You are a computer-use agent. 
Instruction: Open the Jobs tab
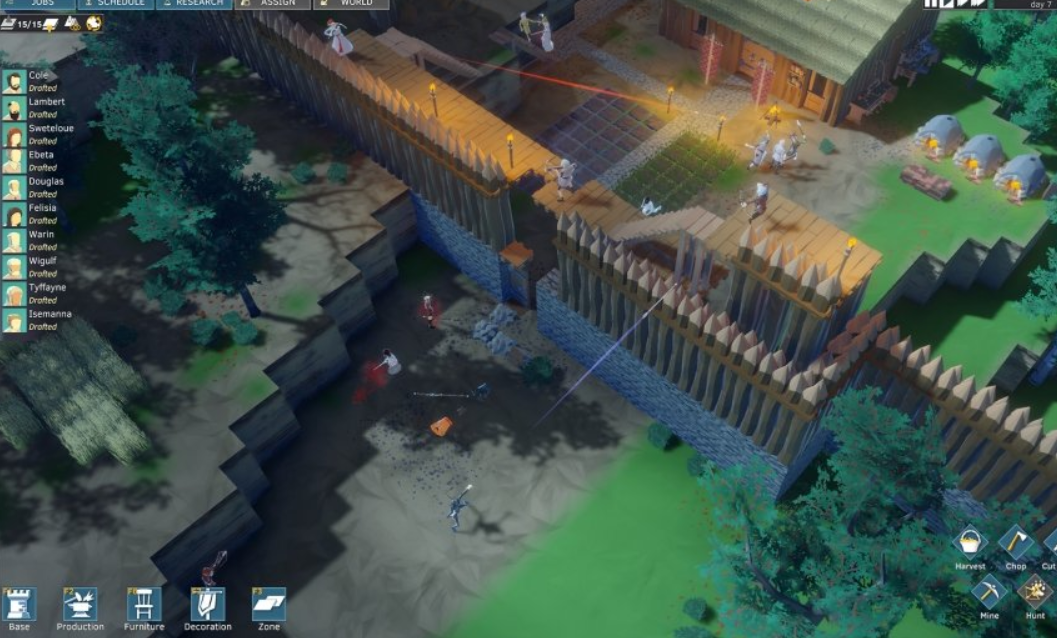point(36,4)
